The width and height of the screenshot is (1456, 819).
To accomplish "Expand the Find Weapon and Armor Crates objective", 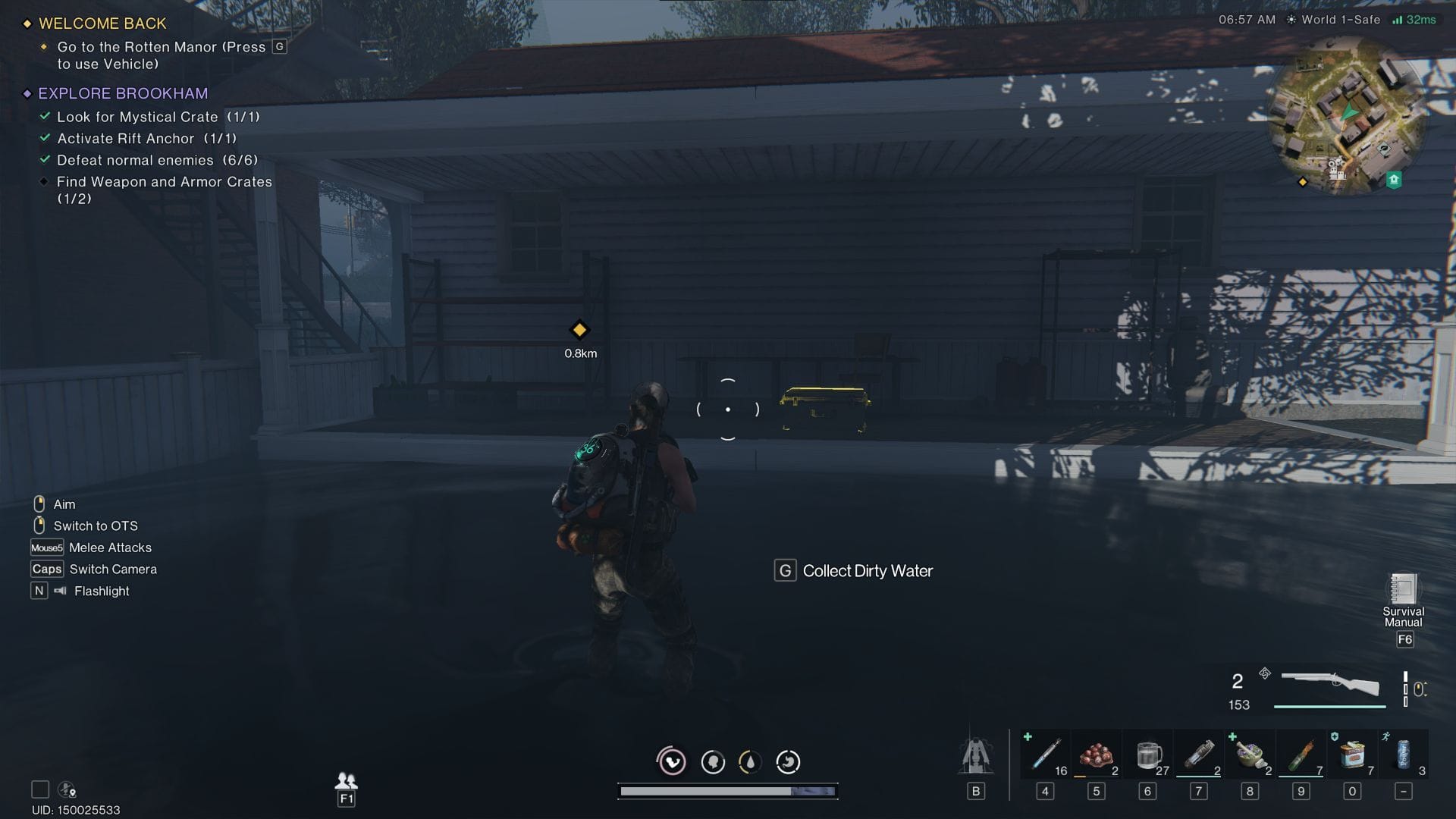I will click(164, 182).
